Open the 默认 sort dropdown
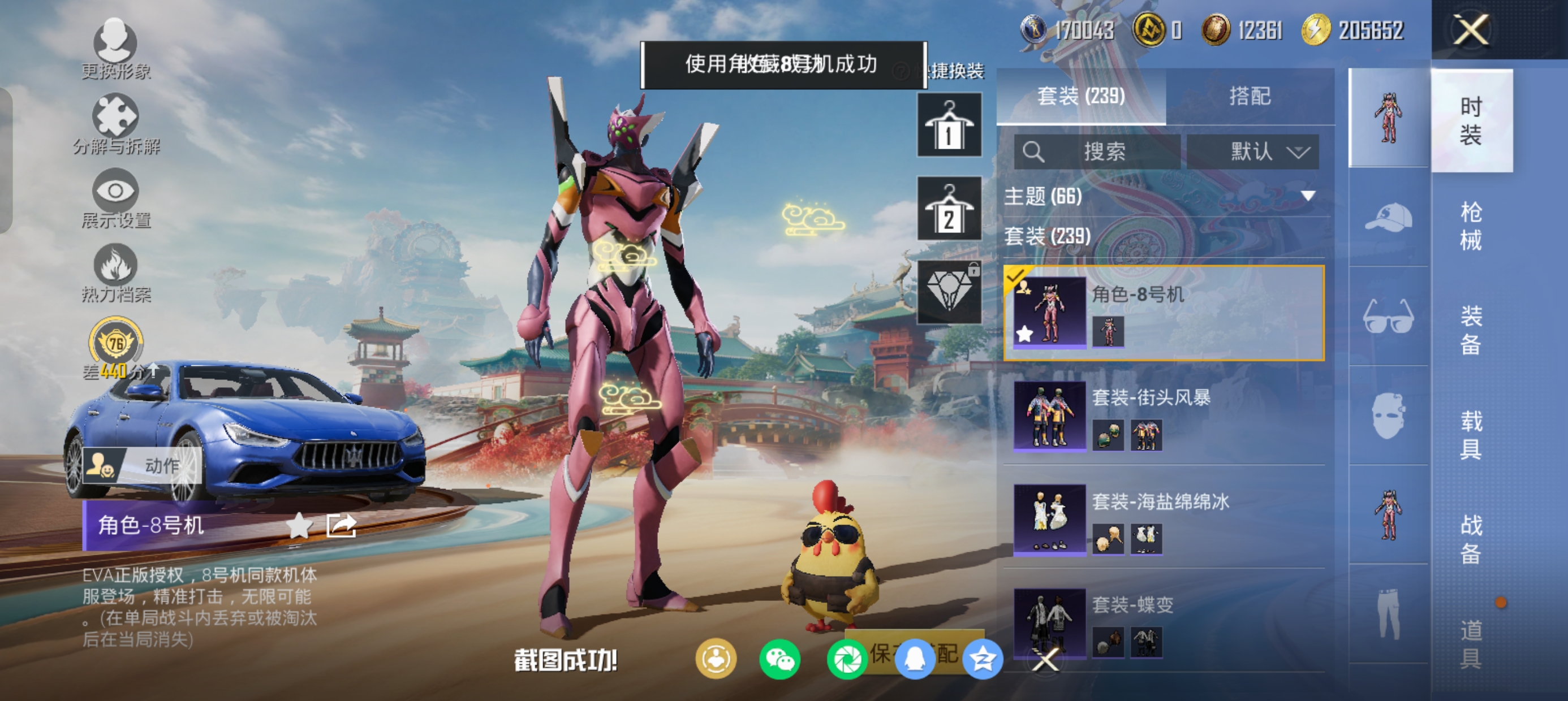Image resolution: width=1568 pixels, height=701 pixels. tap(1253, 152)
